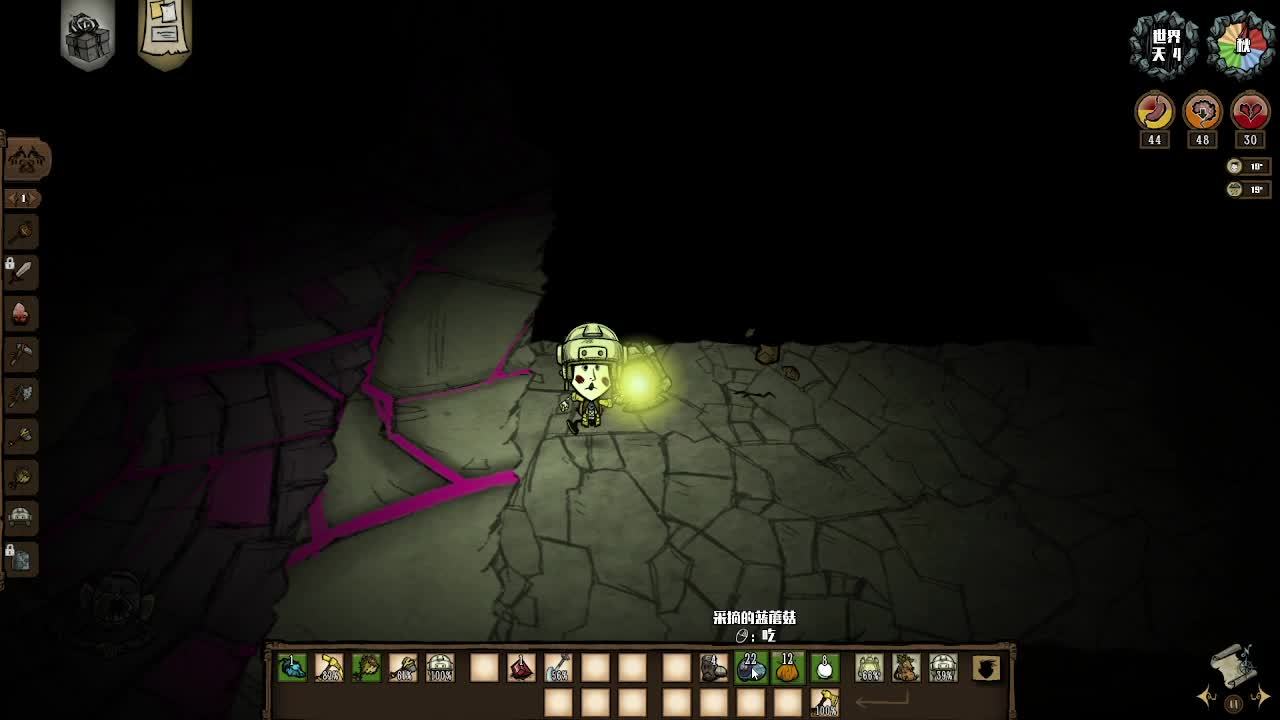
Task: Open the gift box icon
Action: (x=87, y=36)
